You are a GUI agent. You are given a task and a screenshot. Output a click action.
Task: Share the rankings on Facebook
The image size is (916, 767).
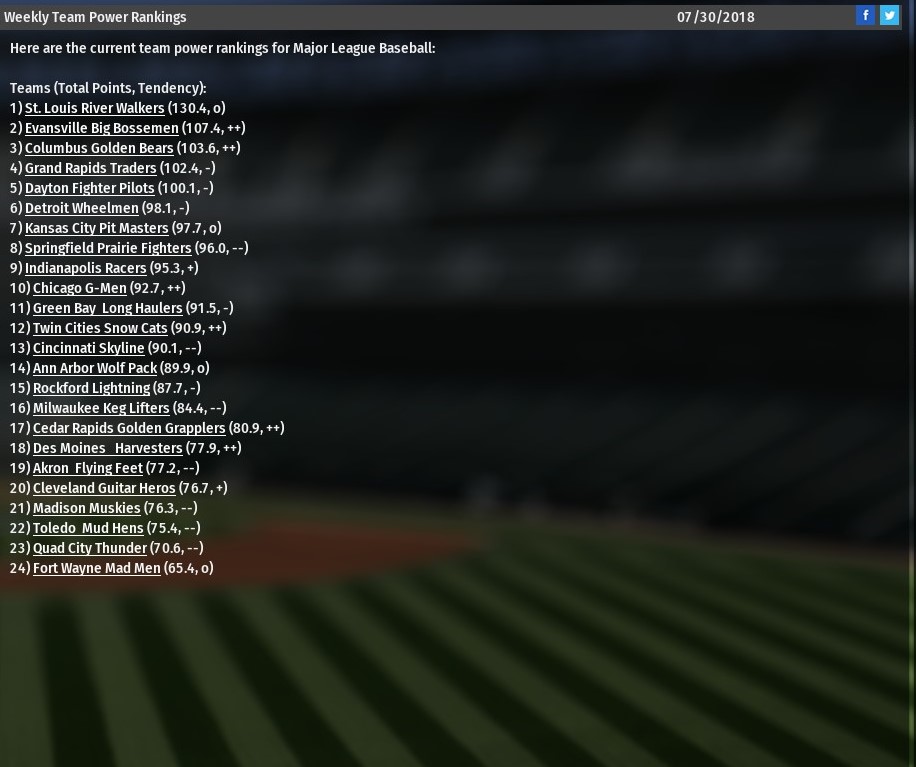coord(865,15)
